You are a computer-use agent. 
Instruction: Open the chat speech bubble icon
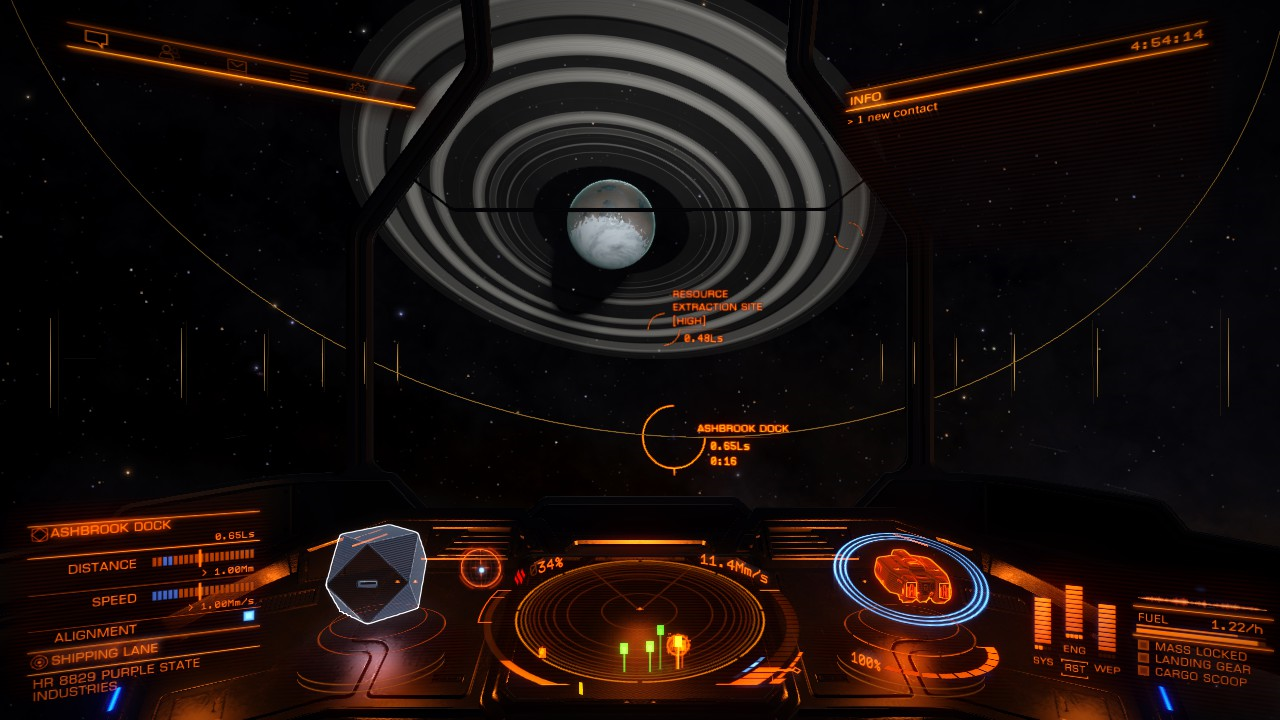pyautogui.click(x=96, y=39)
